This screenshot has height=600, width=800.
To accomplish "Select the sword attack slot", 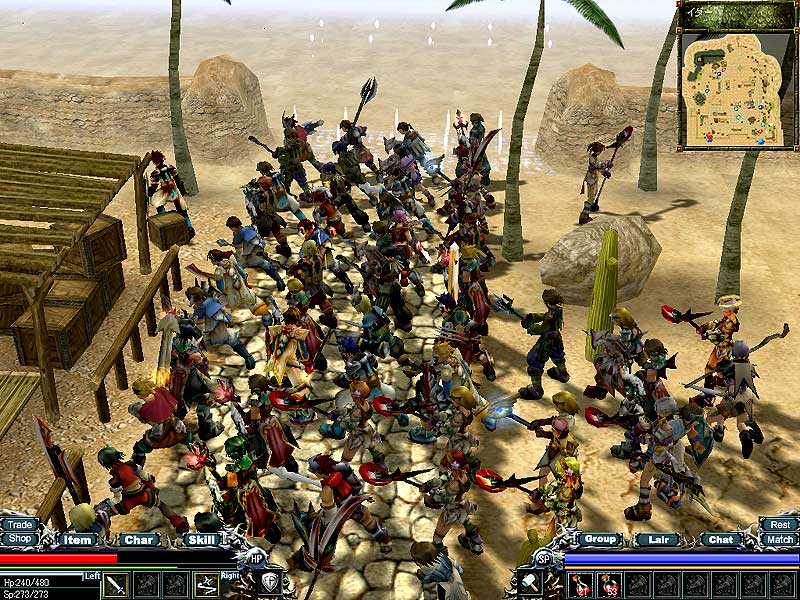I will click(116, 584).
